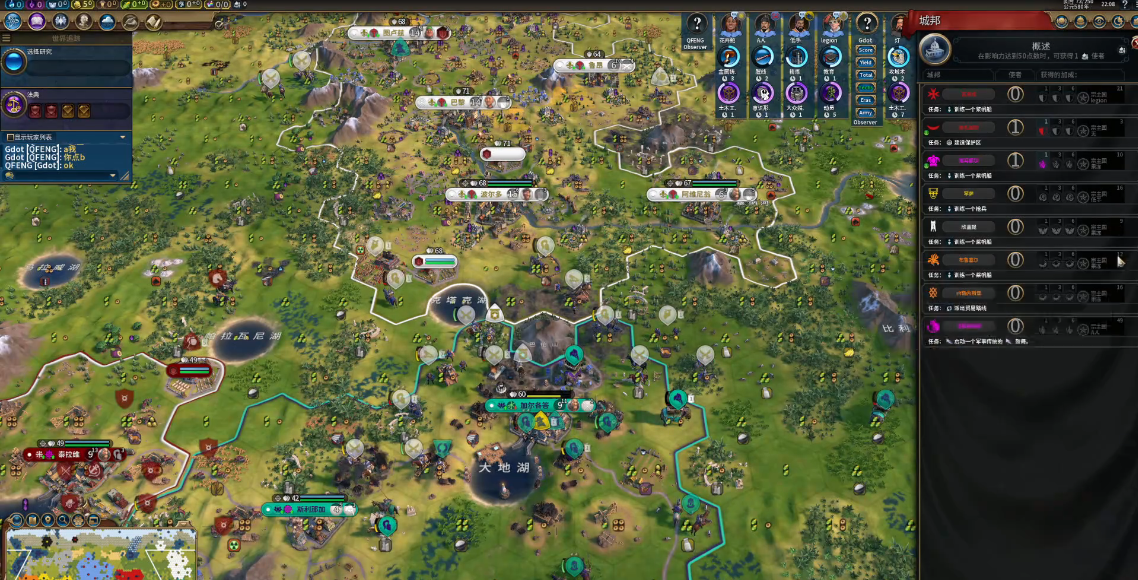Choose research in the blue research panel

(15, 62)
